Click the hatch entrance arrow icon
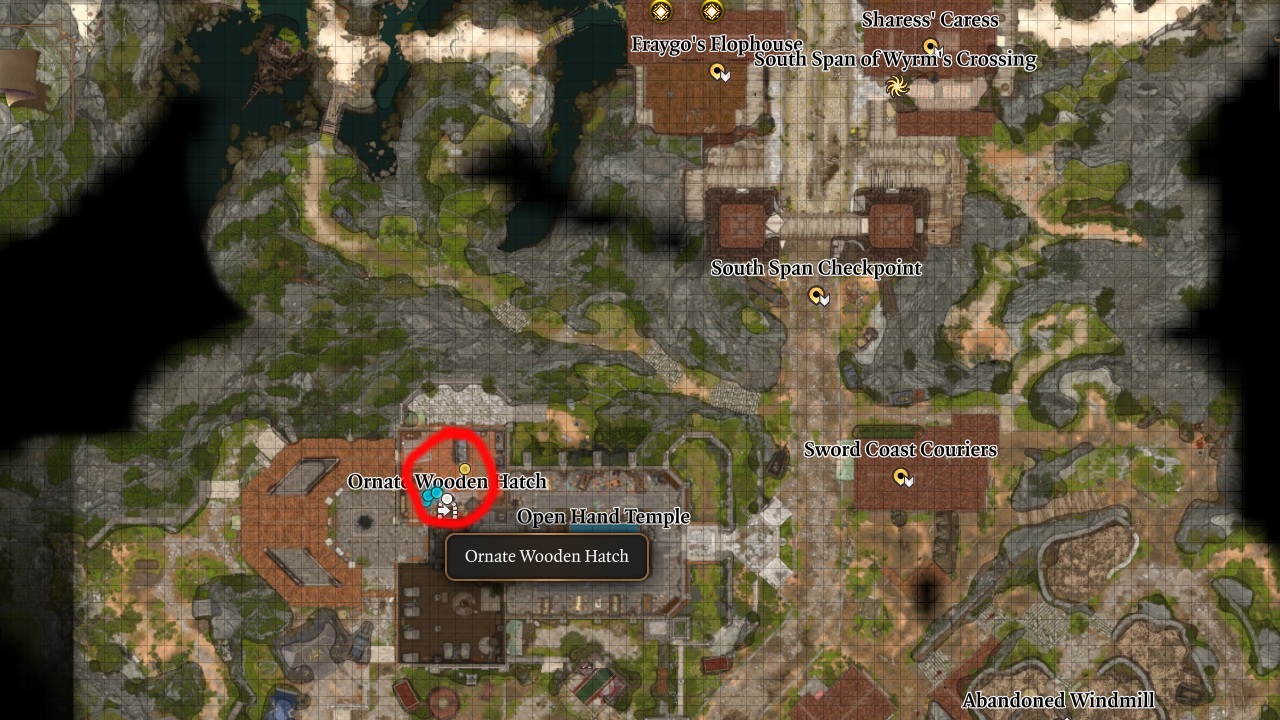The width and height of the screenshot is (1280, 720). (445, 509)
